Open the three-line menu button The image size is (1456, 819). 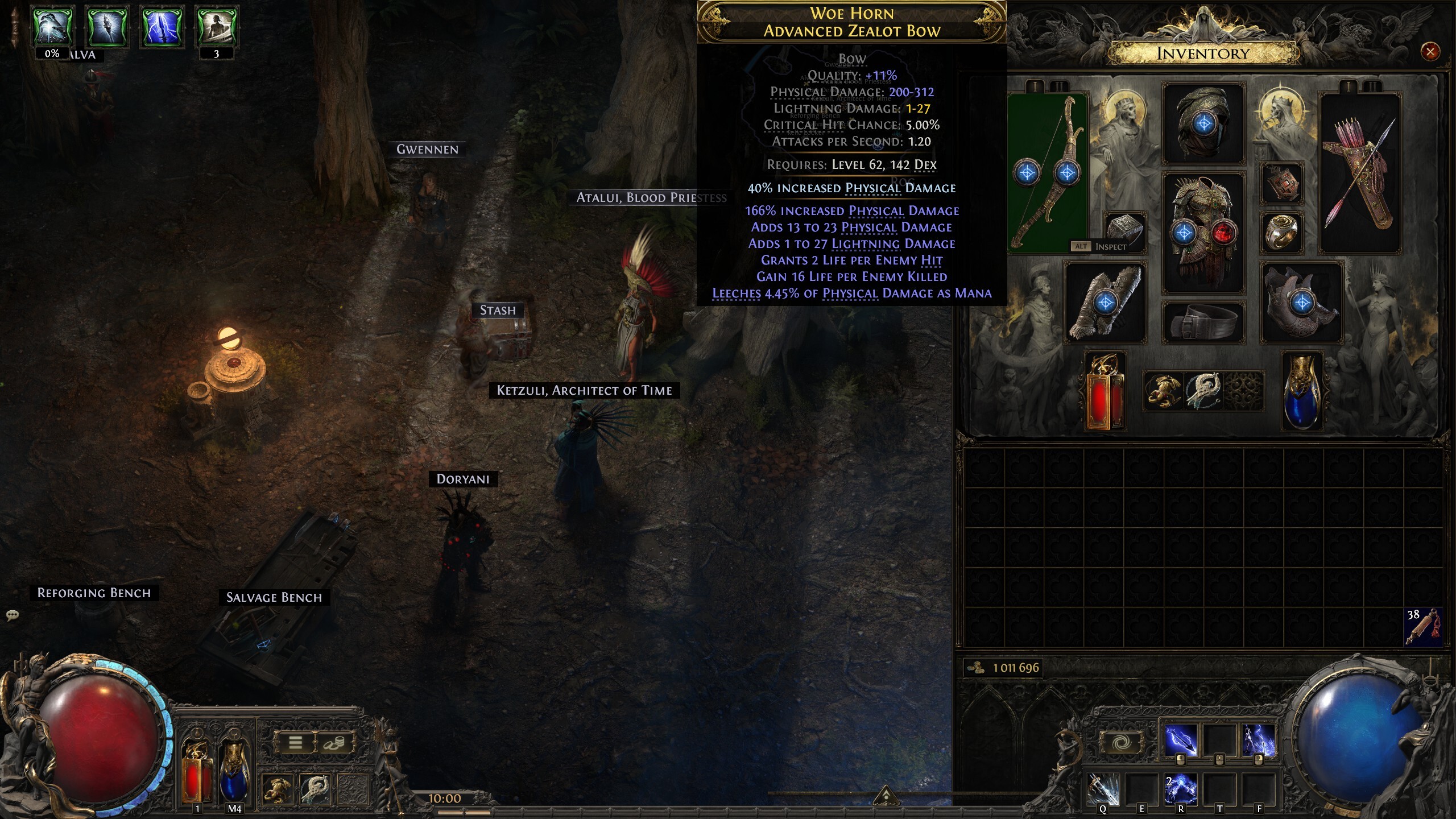click(x=295, y=743)
